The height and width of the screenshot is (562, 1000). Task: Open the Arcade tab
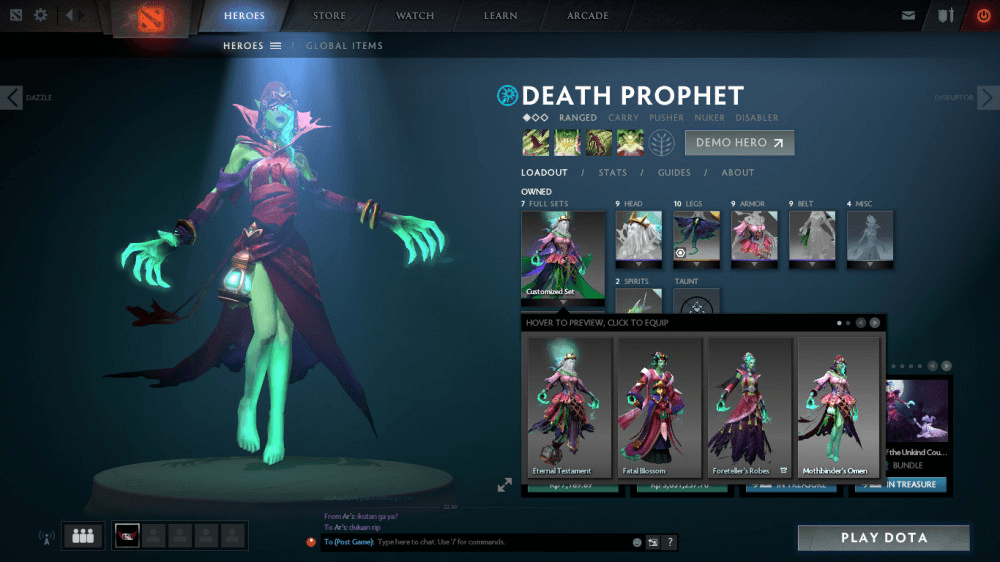click(x=588, y=16)
